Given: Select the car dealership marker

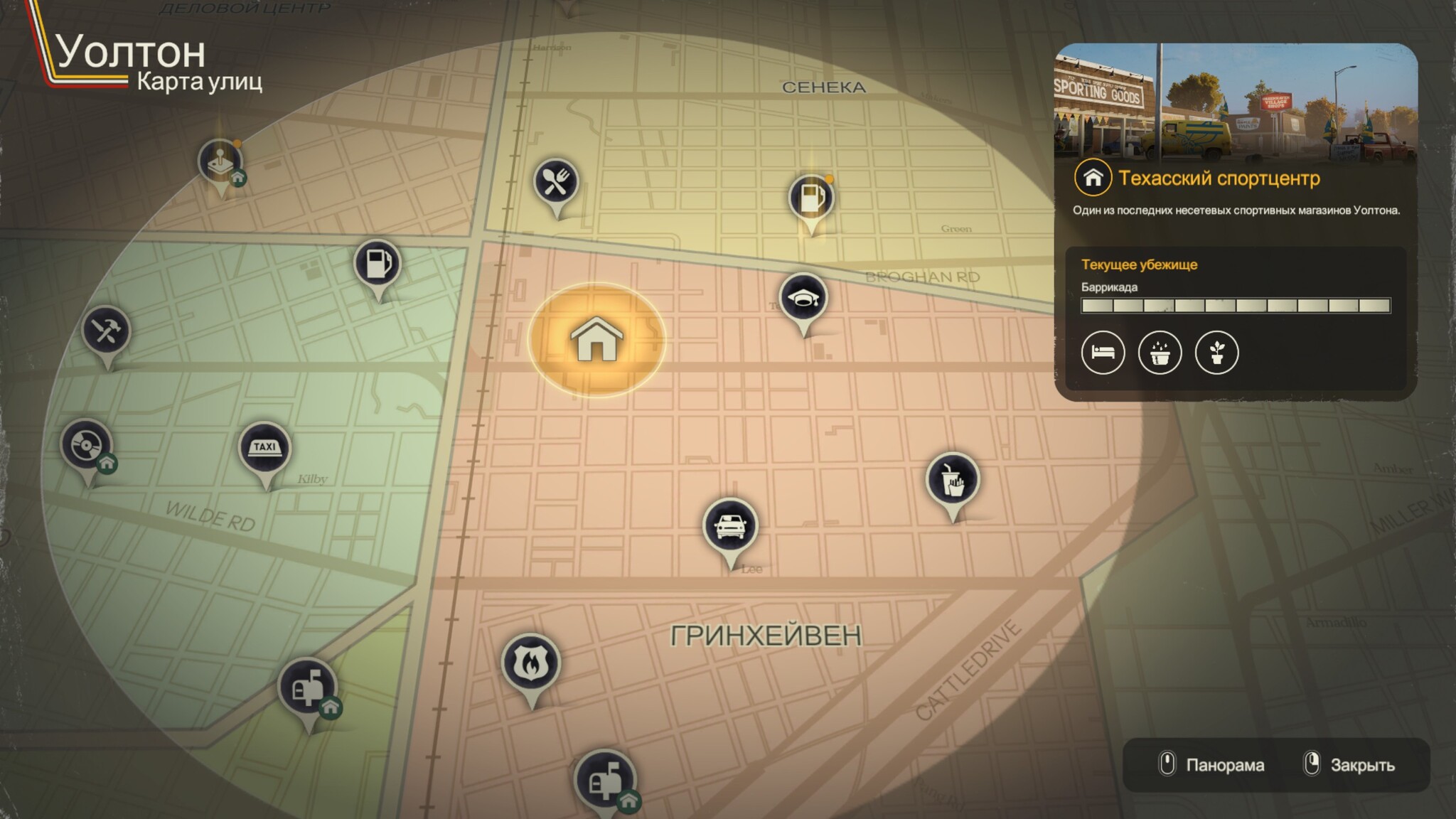Looking at the screenshot, I should coord(729,526).
